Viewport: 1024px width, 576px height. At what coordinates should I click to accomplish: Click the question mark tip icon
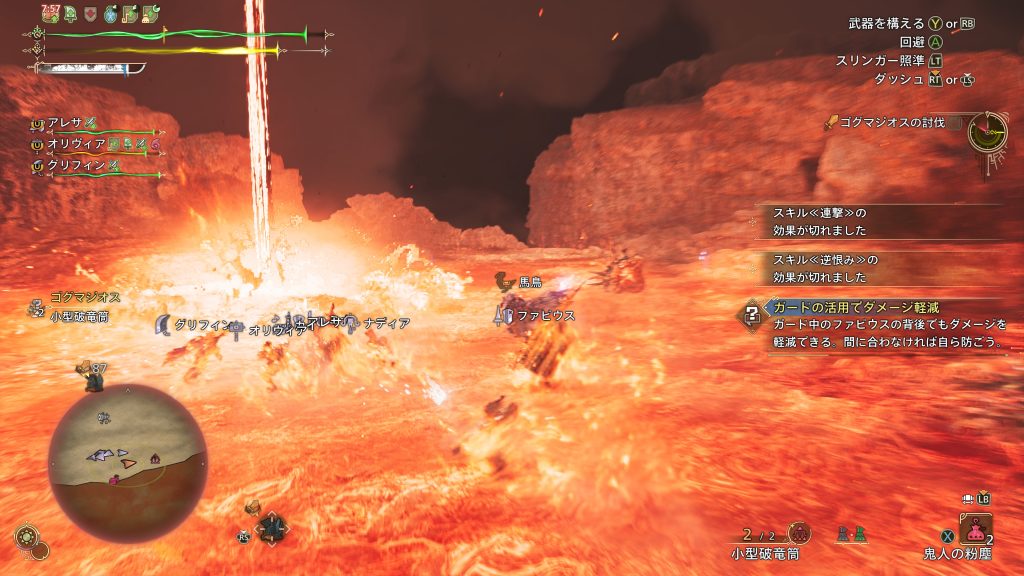(750, 315)
